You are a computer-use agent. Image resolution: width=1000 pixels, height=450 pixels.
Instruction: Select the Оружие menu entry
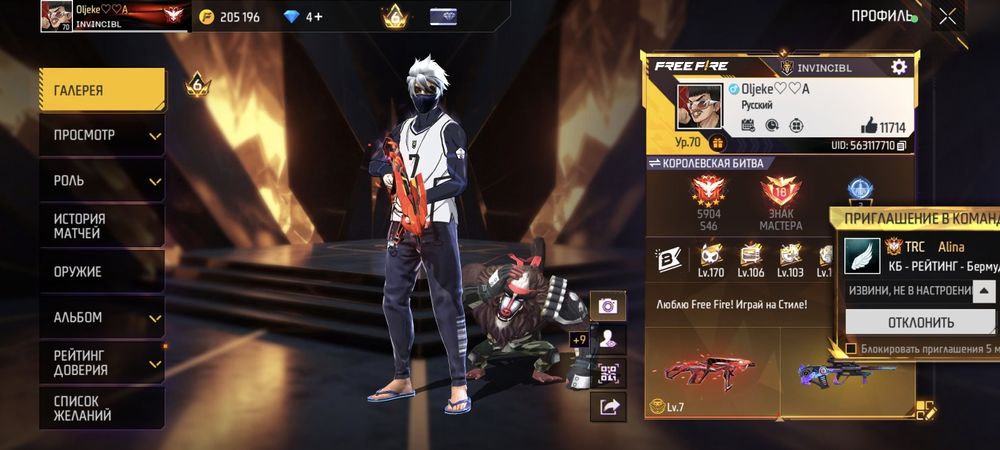102,271
